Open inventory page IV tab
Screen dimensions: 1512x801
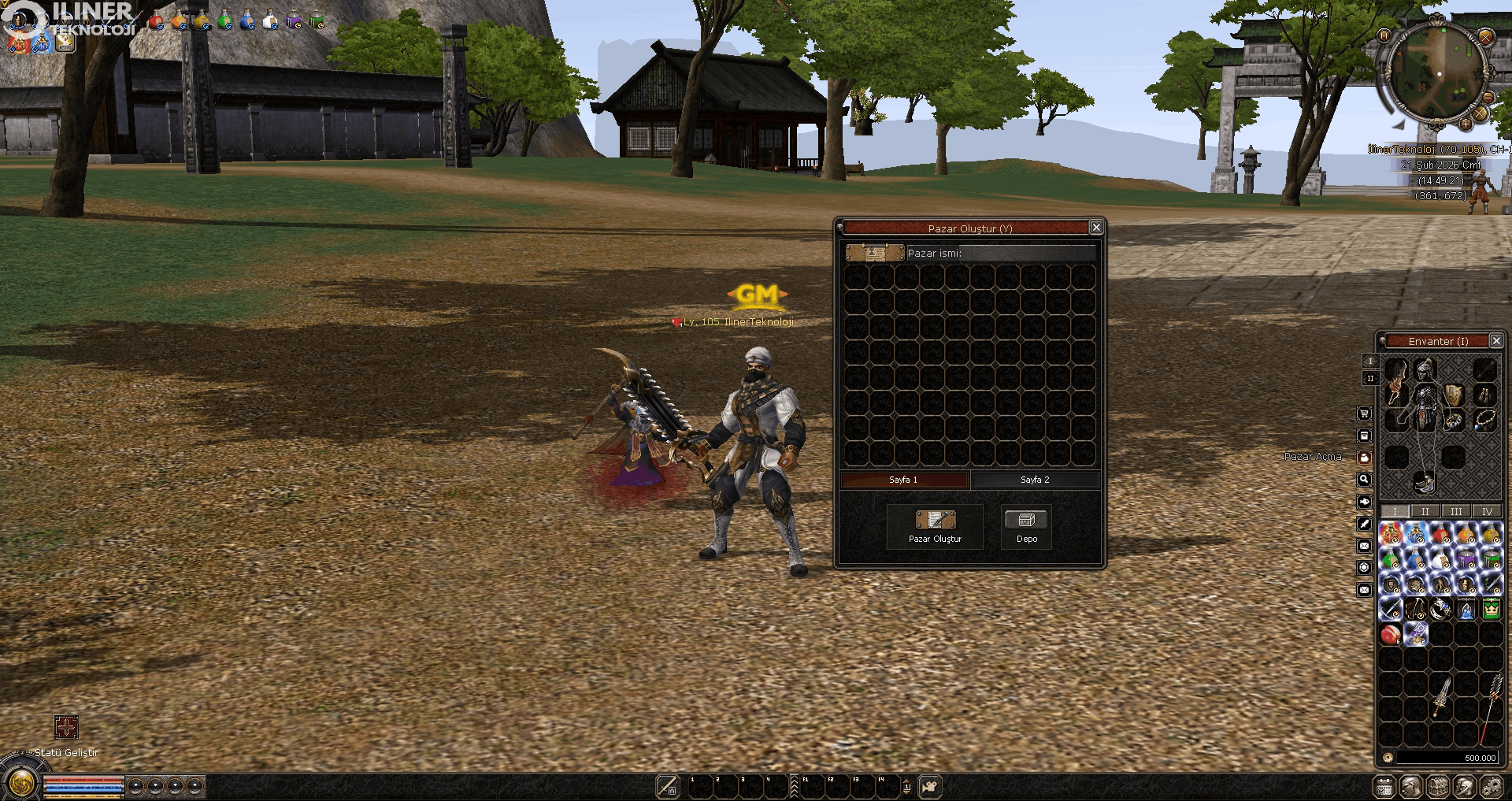pos(1487,511)
